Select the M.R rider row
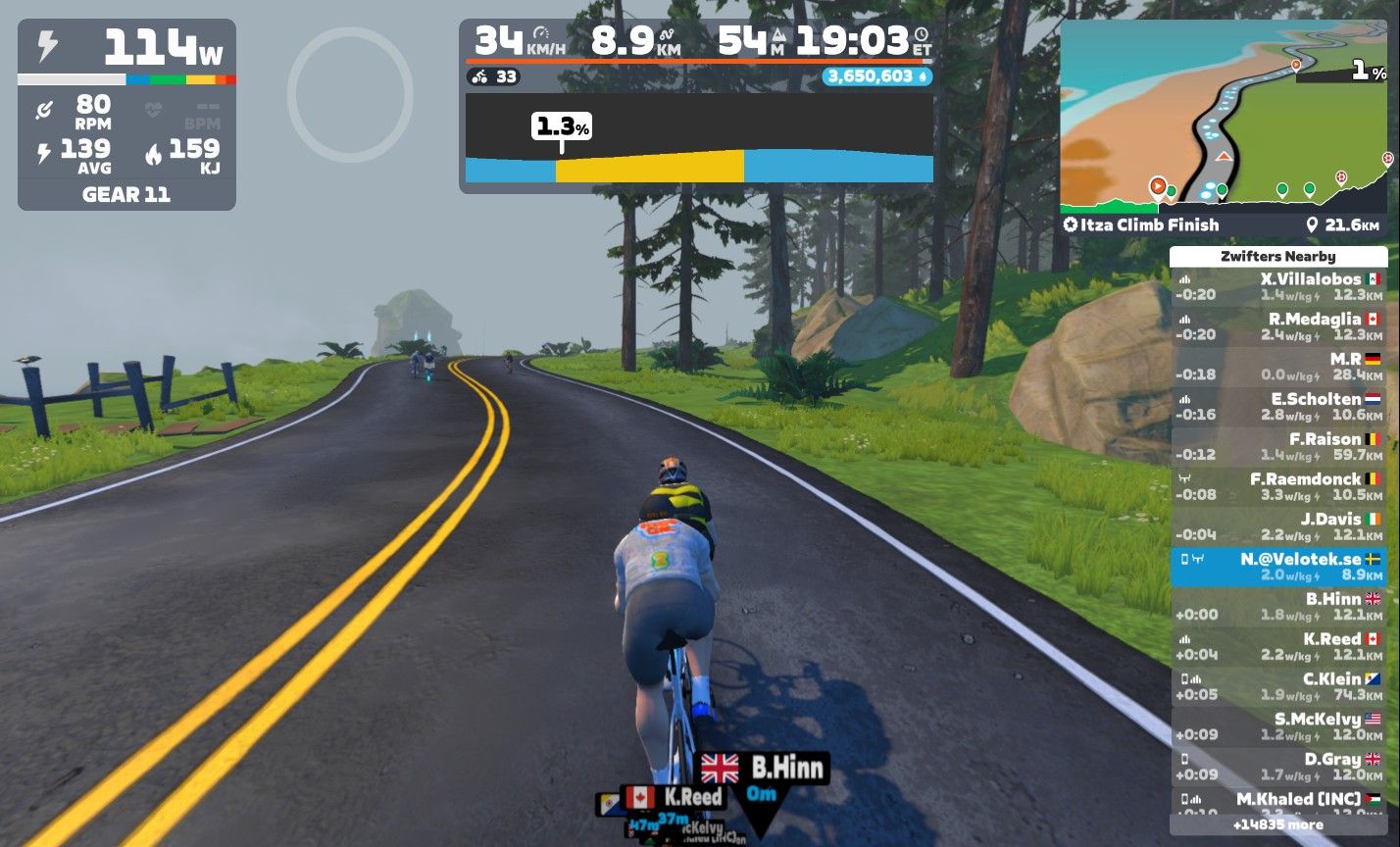 (1278, 367)
